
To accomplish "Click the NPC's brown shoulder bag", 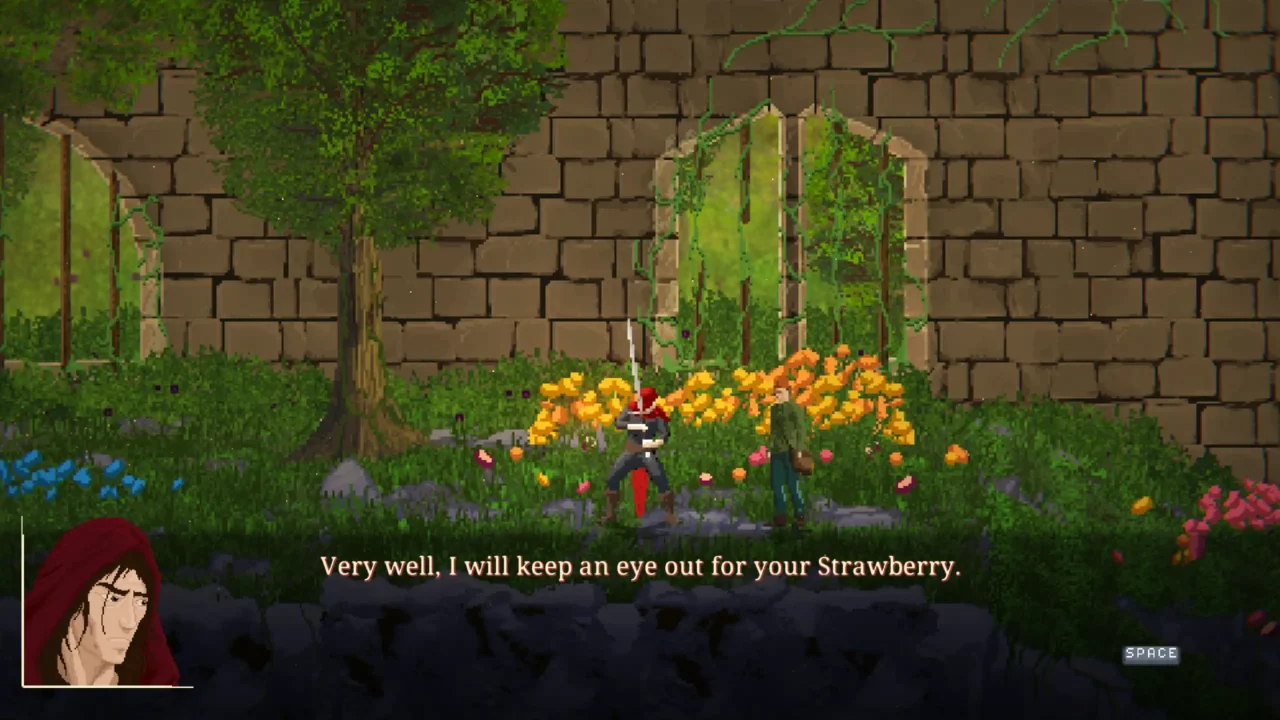I will tap(802, 462).
